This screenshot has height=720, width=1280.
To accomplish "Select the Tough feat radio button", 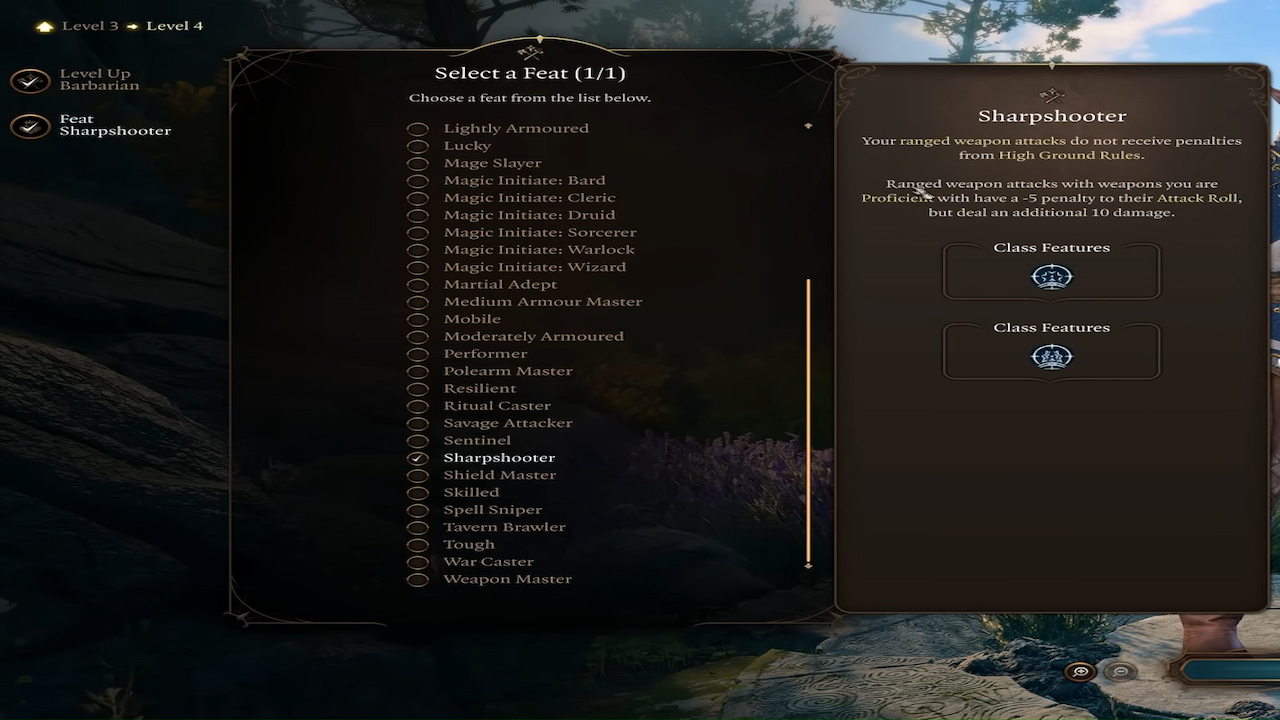I will (x=417, y=544).
